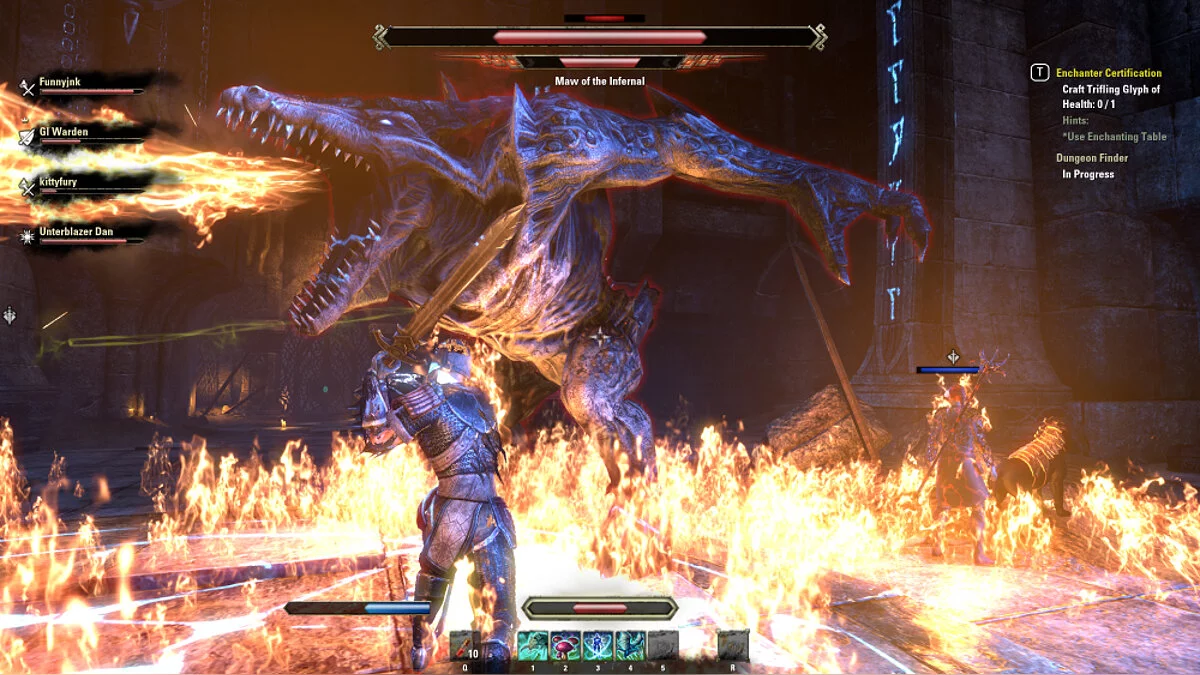
Task: Select the Gl Warden group member frame
Action: (x=82, y=135)
